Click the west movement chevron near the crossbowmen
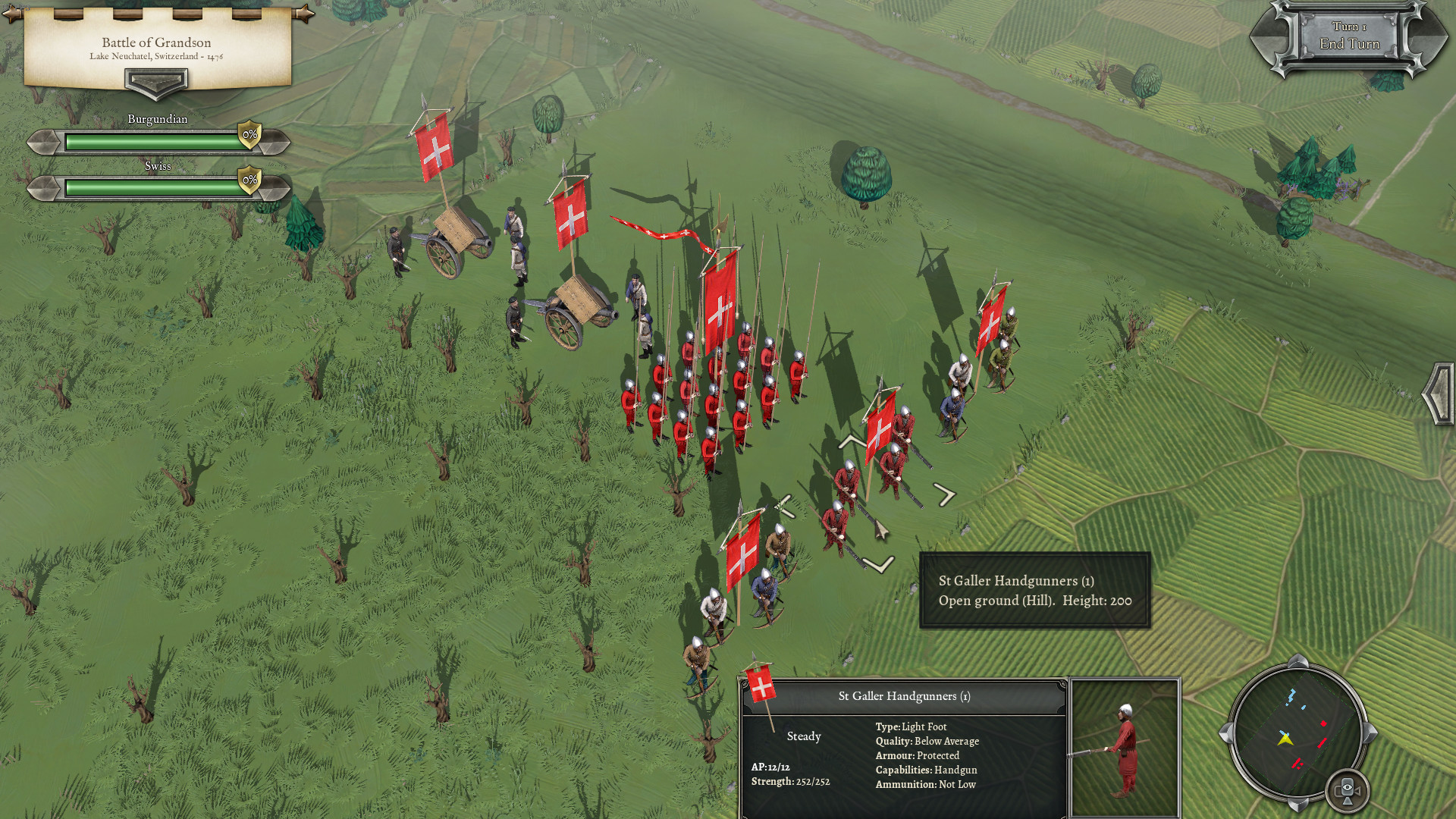The width and height of the screenshot is (1456, 819). [784, 507]
